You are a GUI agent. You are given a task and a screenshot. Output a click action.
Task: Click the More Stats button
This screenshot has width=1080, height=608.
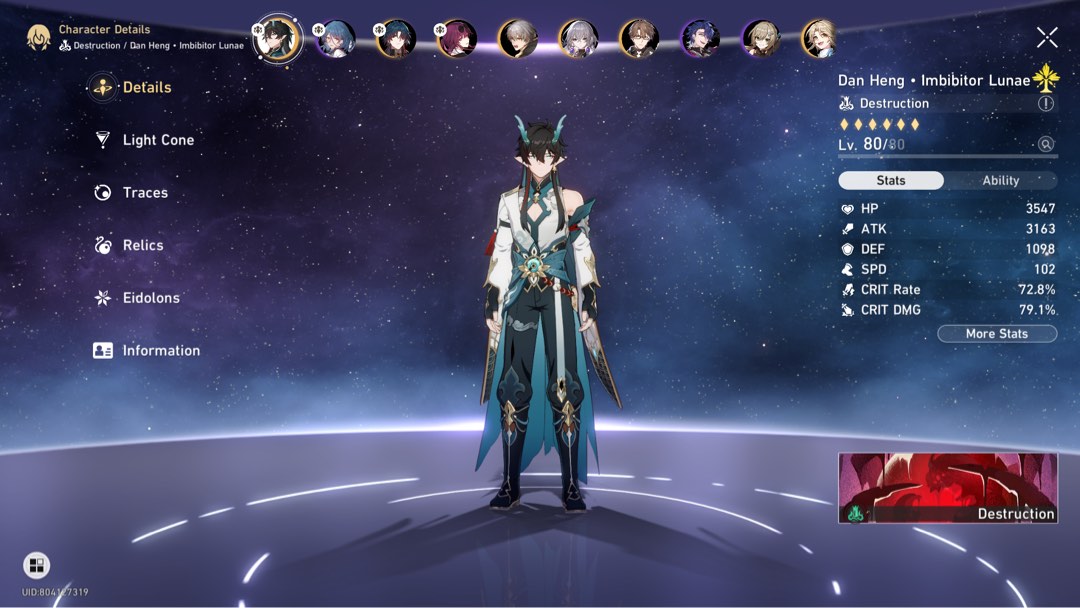pyautogui.click(x=997, y=334)
